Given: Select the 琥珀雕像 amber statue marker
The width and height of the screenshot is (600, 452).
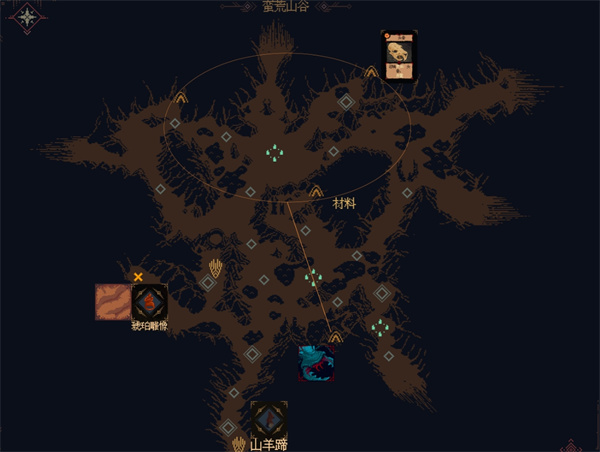Looking at the screenshot, I should tap(149, 301).
